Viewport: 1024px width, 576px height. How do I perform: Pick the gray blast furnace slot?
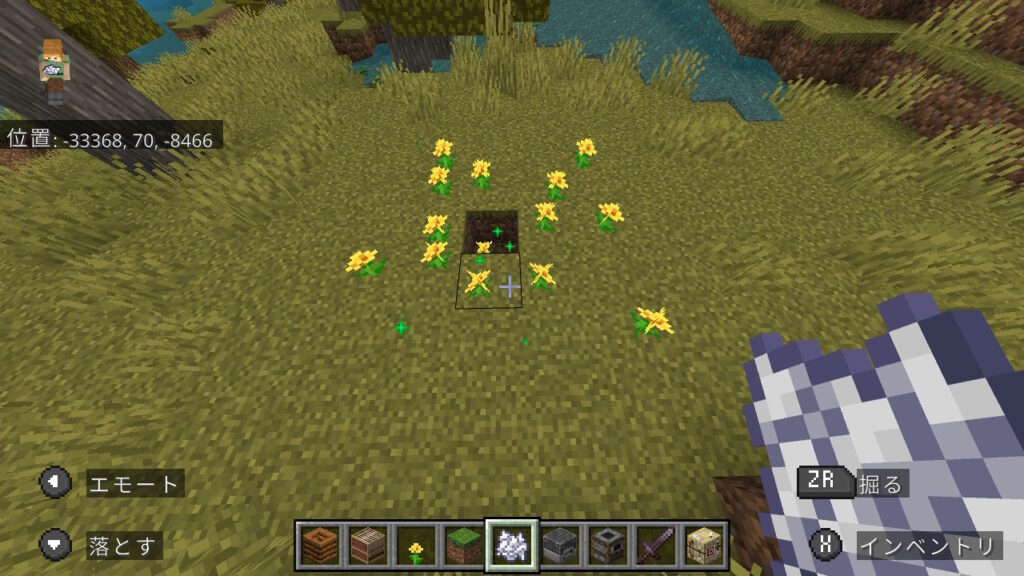(x=559, y=546)
